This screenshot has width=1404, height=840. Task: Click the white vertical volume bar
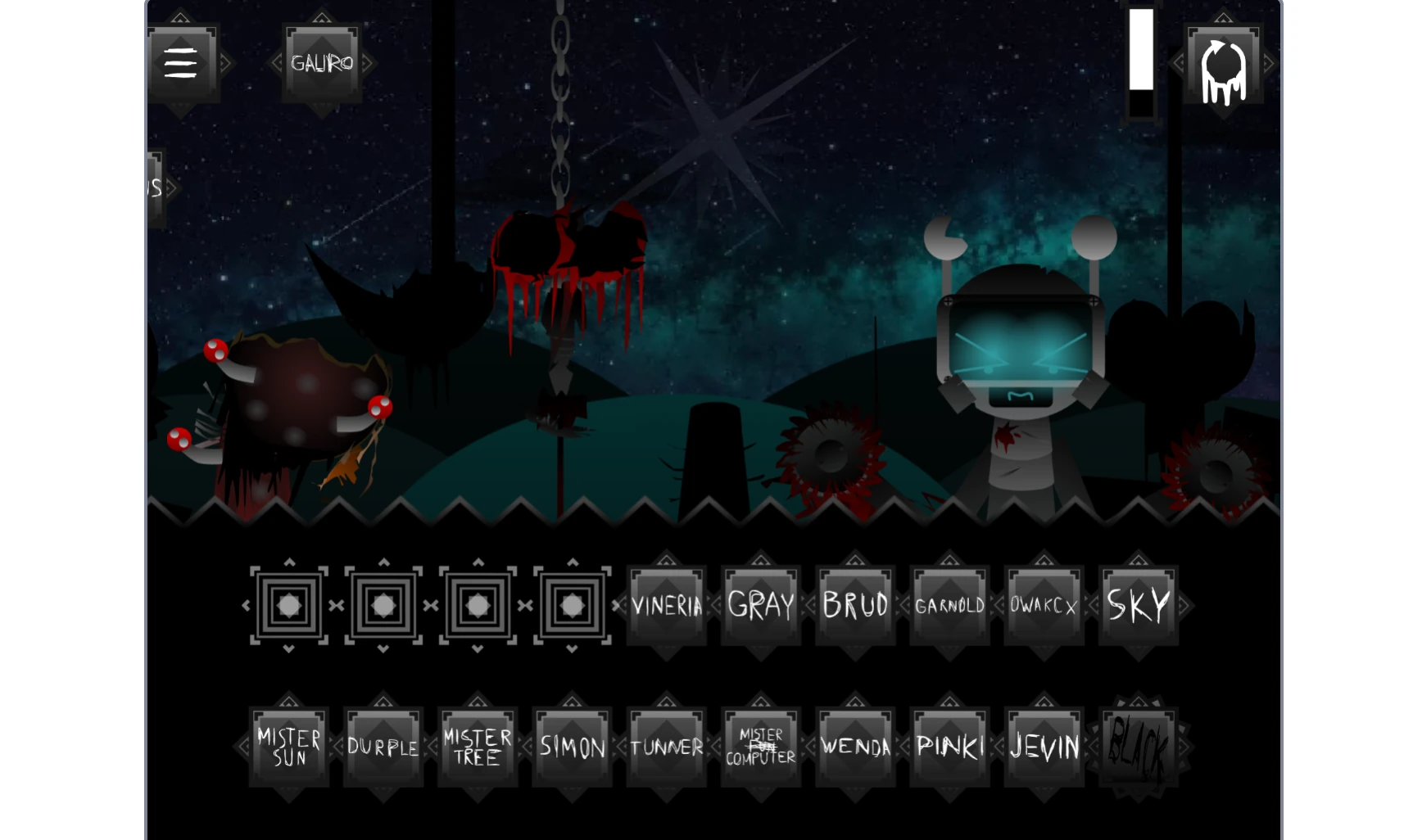click(1141, 49)
